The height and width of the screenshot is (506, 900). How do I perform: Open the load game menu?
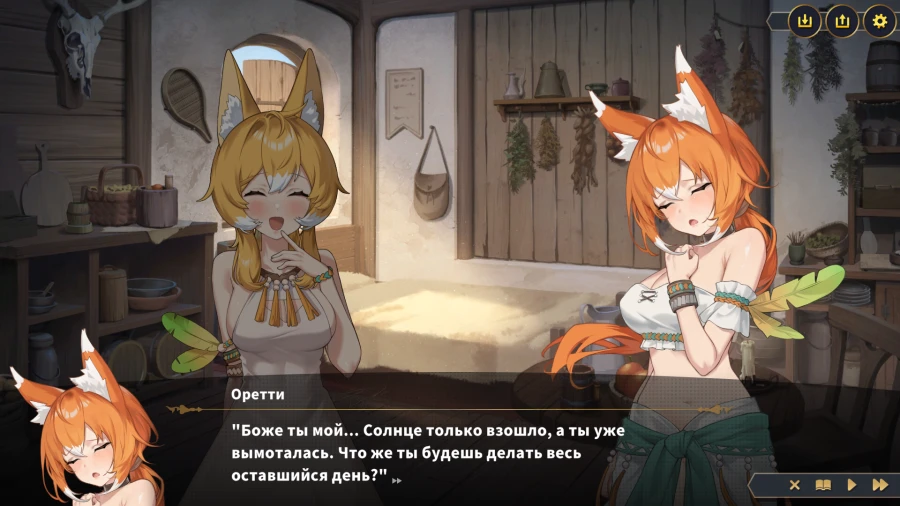(x=841, y=20)
